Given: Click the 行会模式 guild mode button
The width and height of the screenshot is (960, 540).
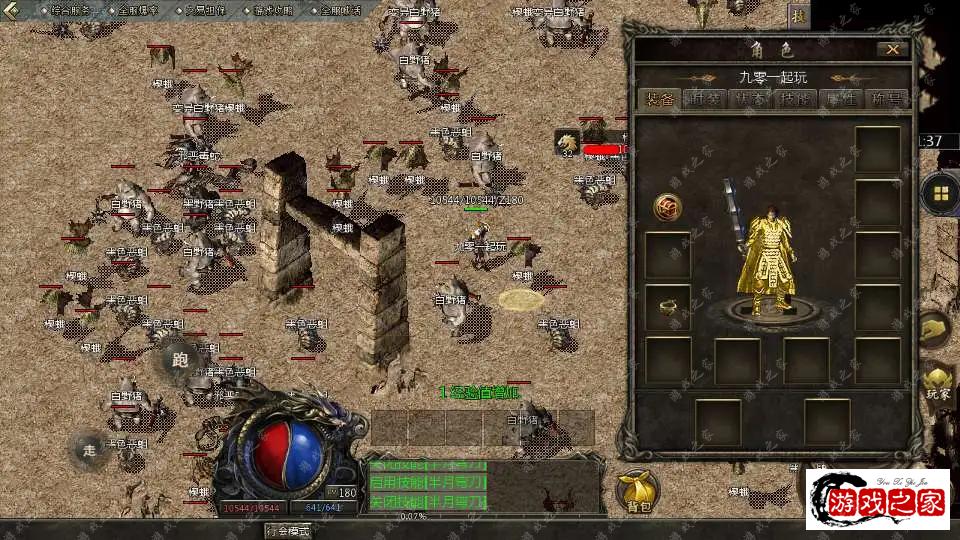Looking at the screenshot, I should point(287,530).
